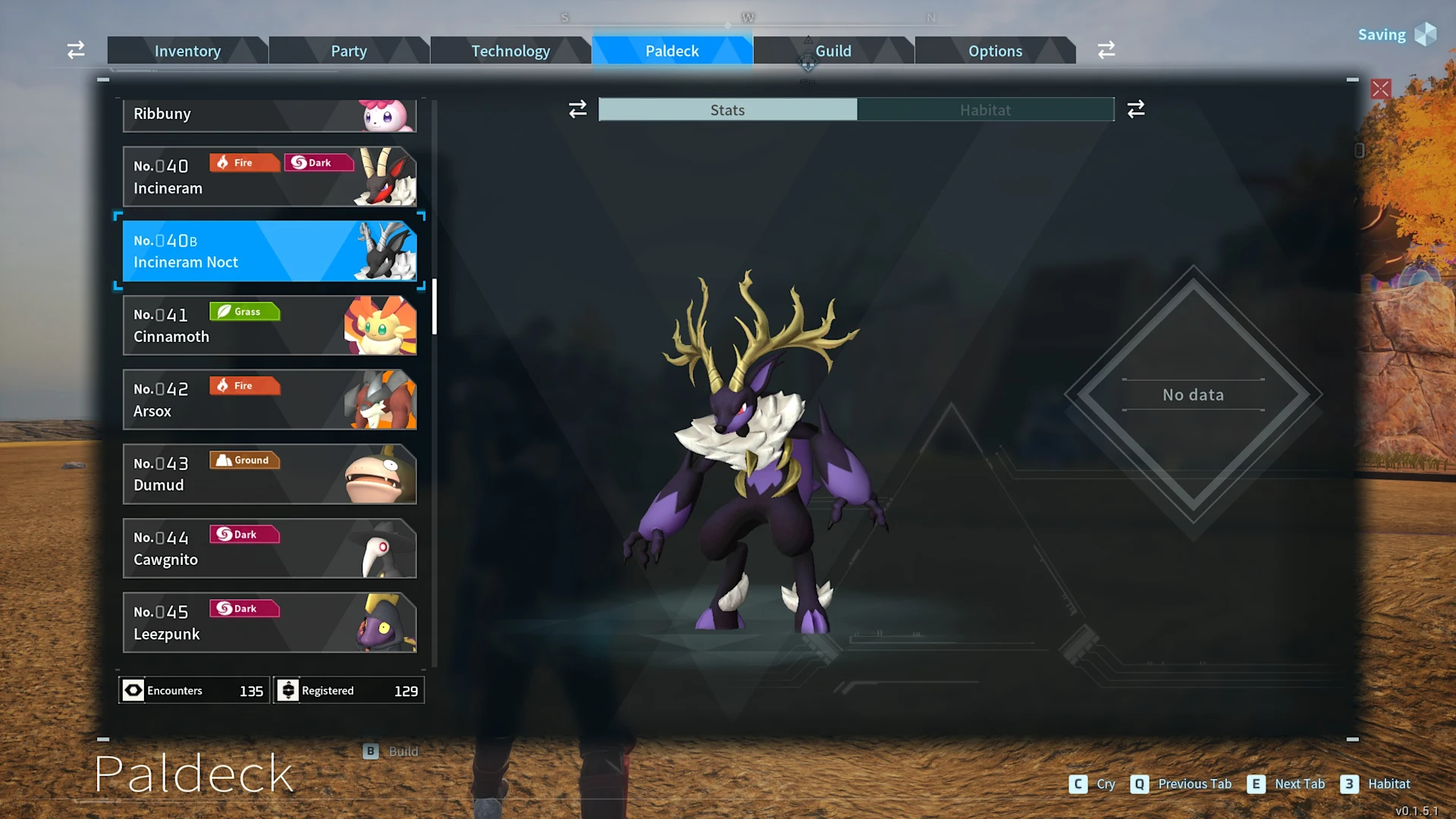Open the Inventory tab
This screenshot has width=1456, height=819.
point(187,51)
